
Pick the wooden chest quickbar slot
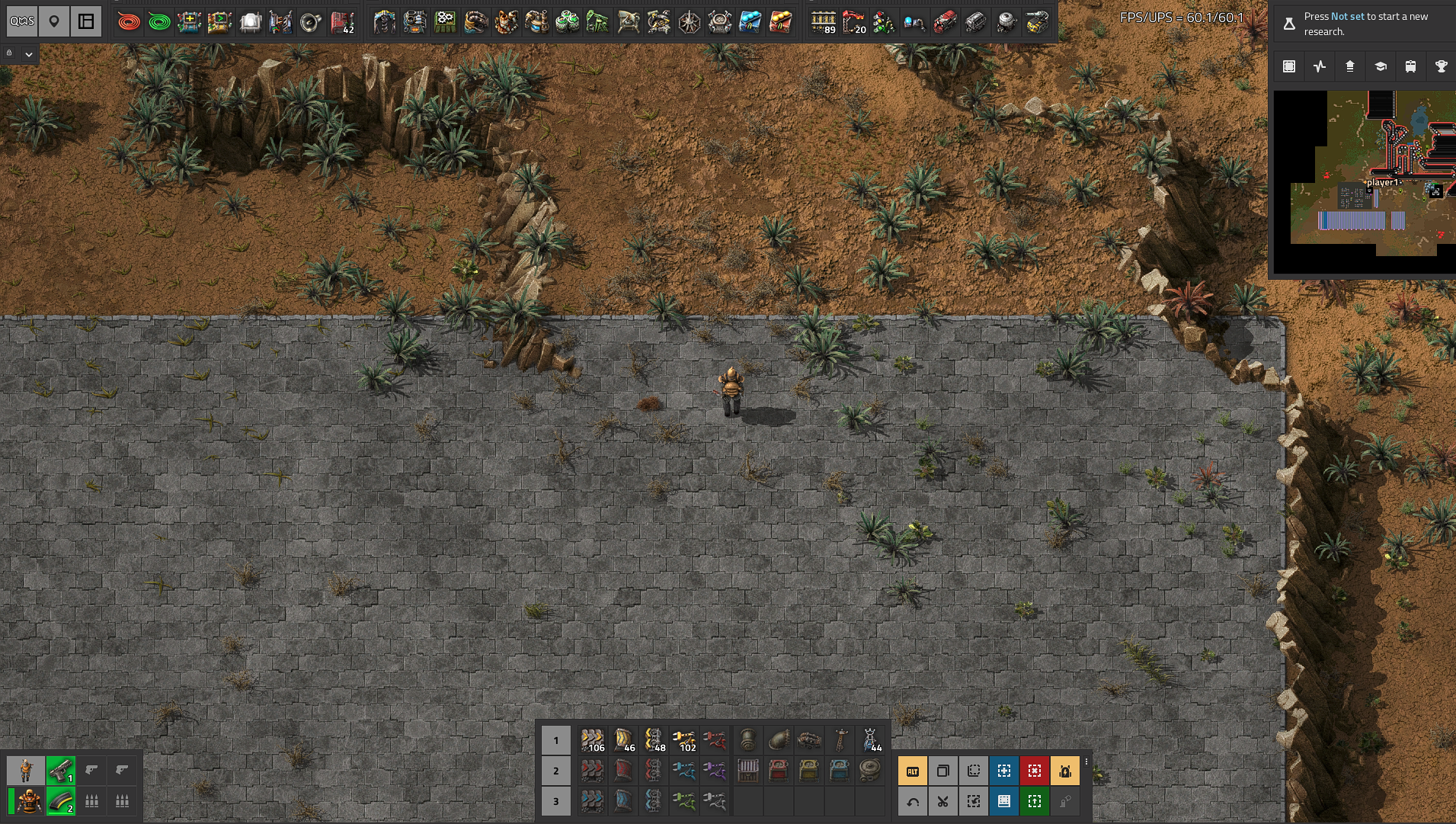coord(748,771)
